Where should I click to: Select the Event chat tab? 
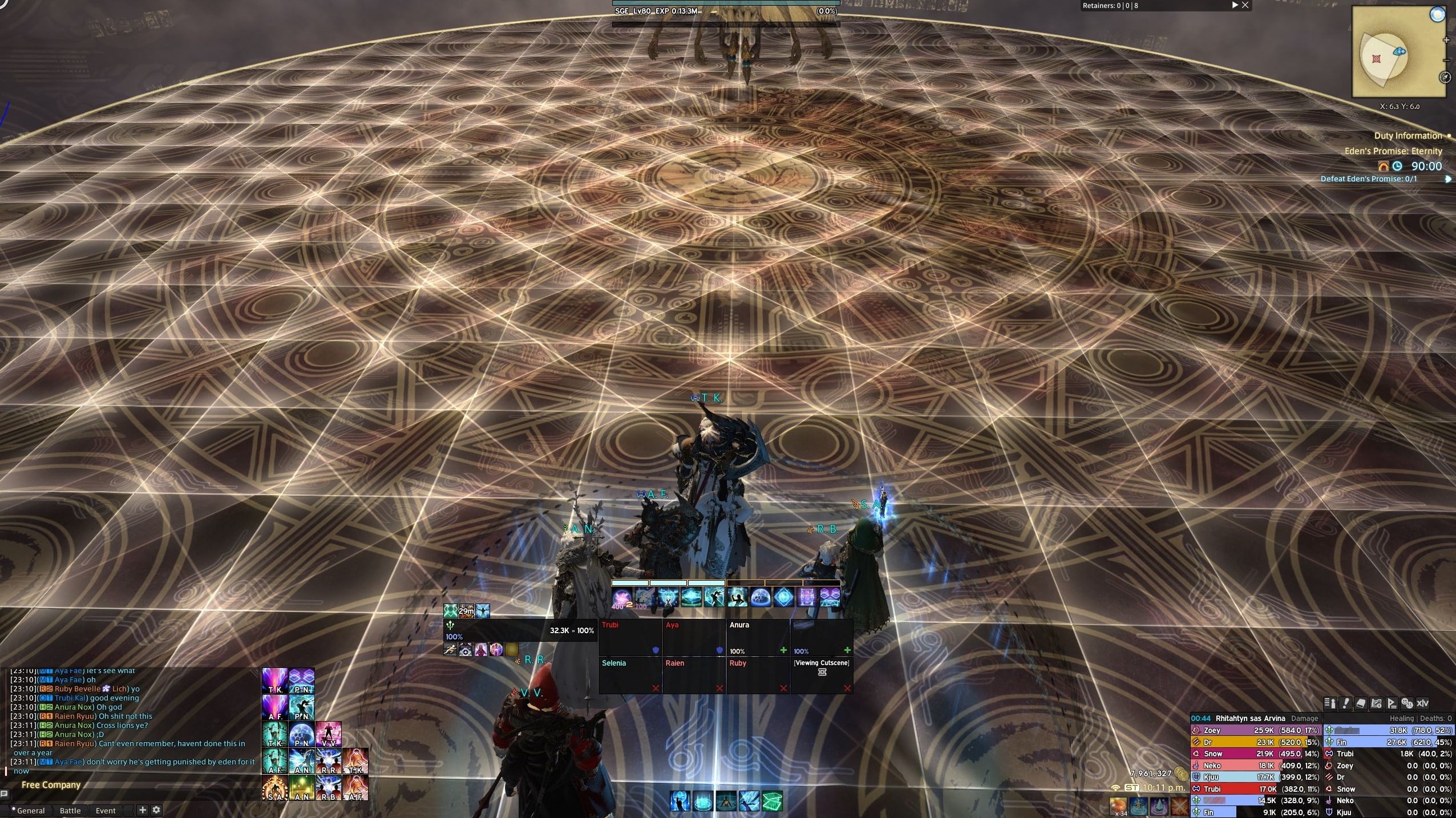[x=106, y=810]
